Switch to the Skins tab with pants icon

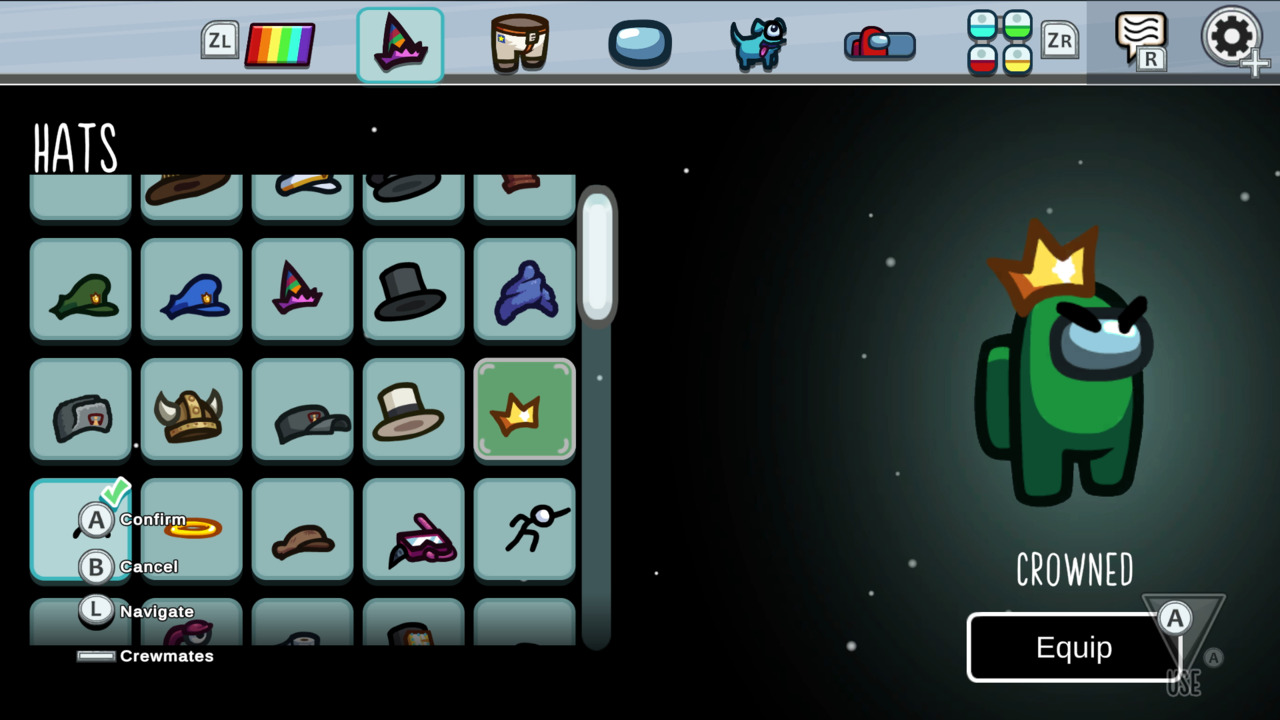point(518,42)
